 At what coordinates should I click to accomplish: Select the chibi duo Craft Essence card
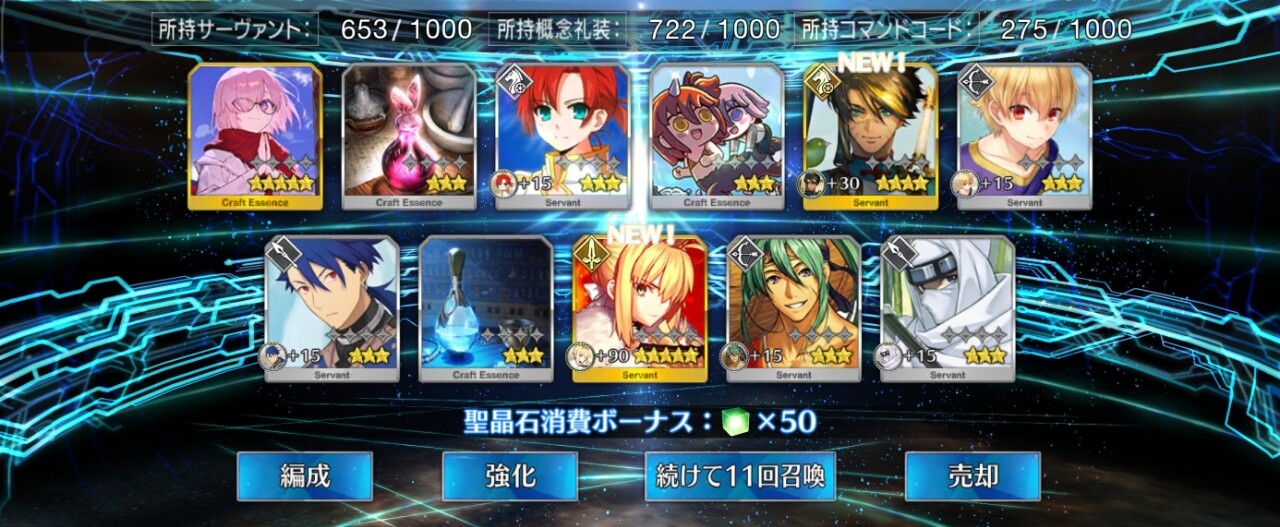click(717, 136)
